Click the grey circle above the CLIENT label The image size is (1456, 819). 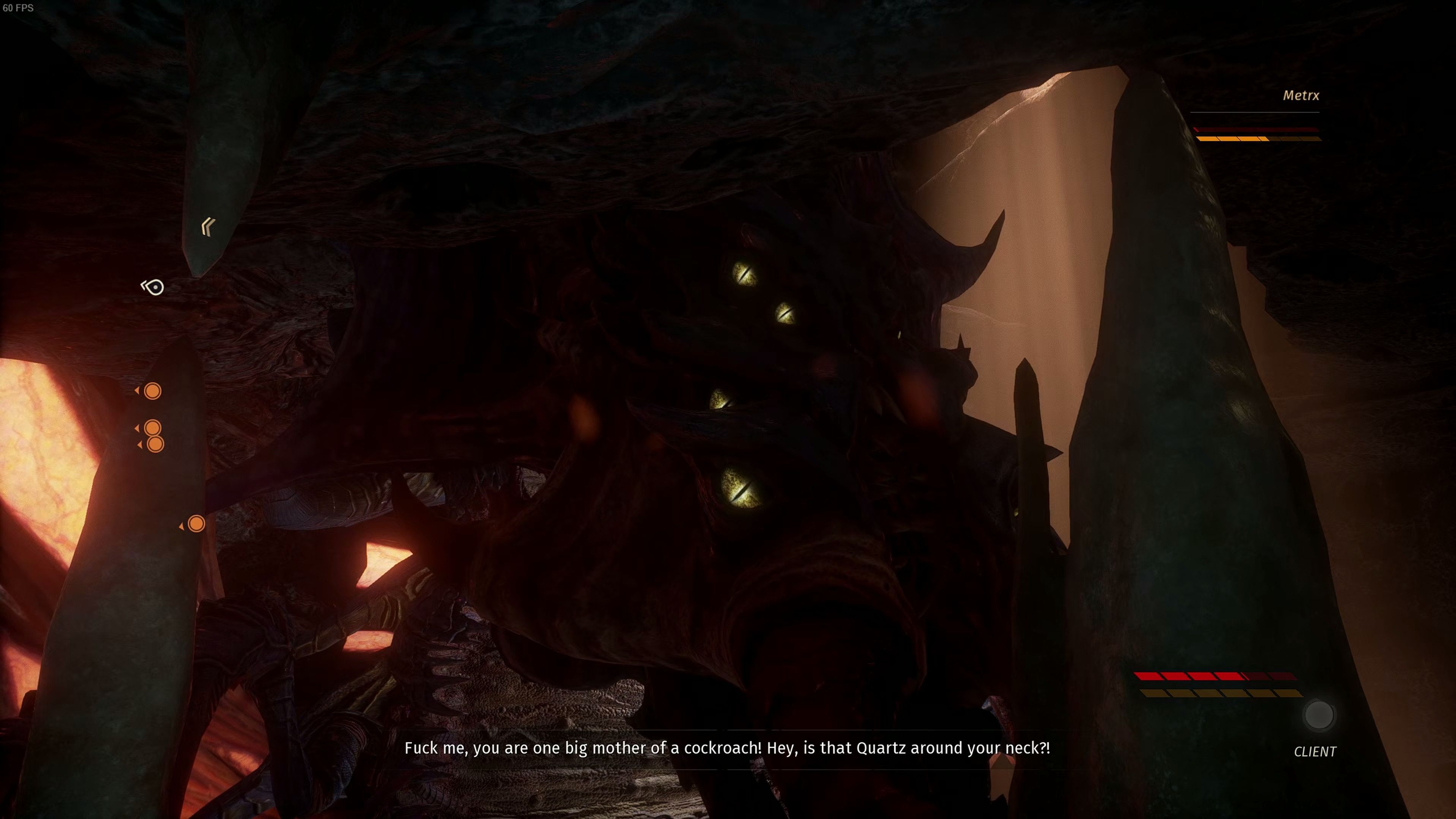[1318, 715]
